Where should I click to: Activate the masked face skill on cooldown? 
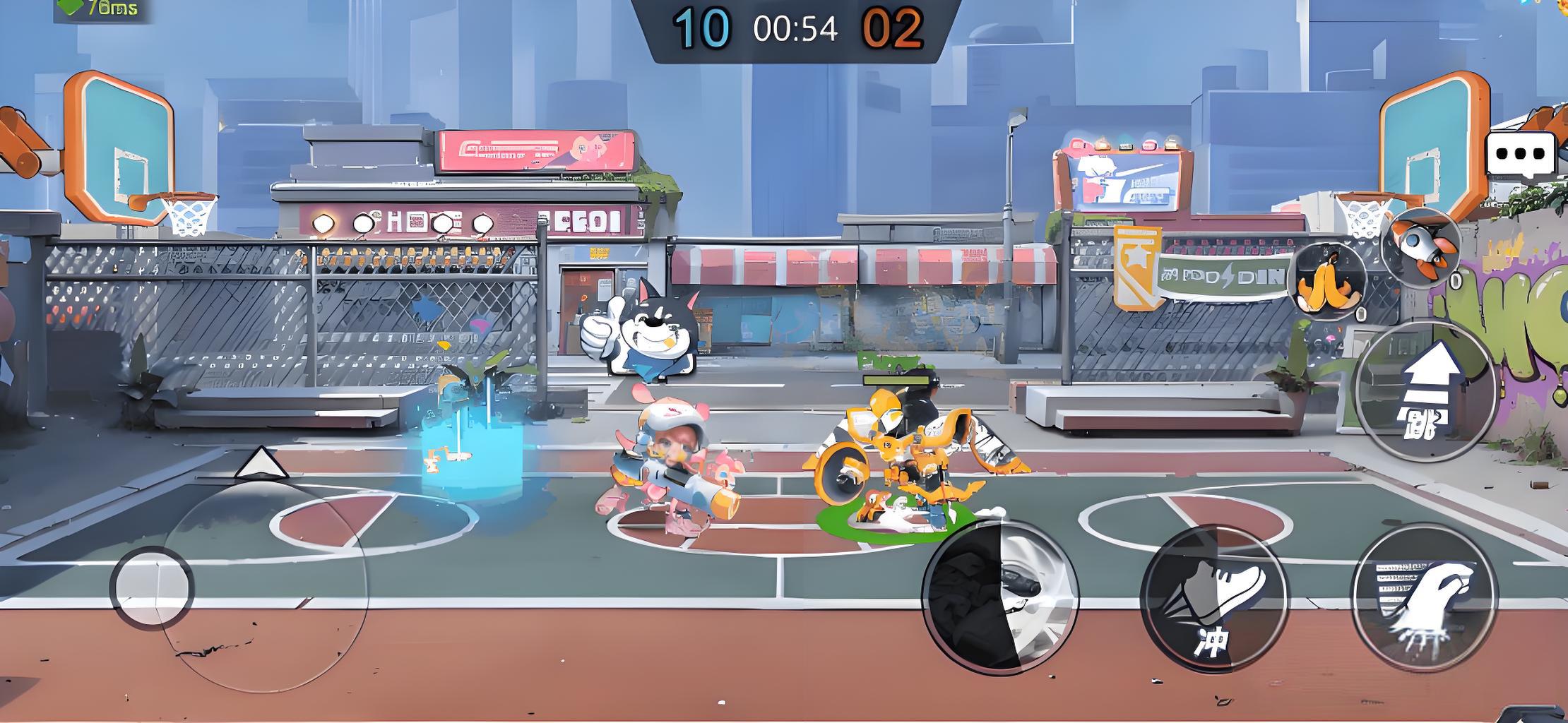[999, 597]
